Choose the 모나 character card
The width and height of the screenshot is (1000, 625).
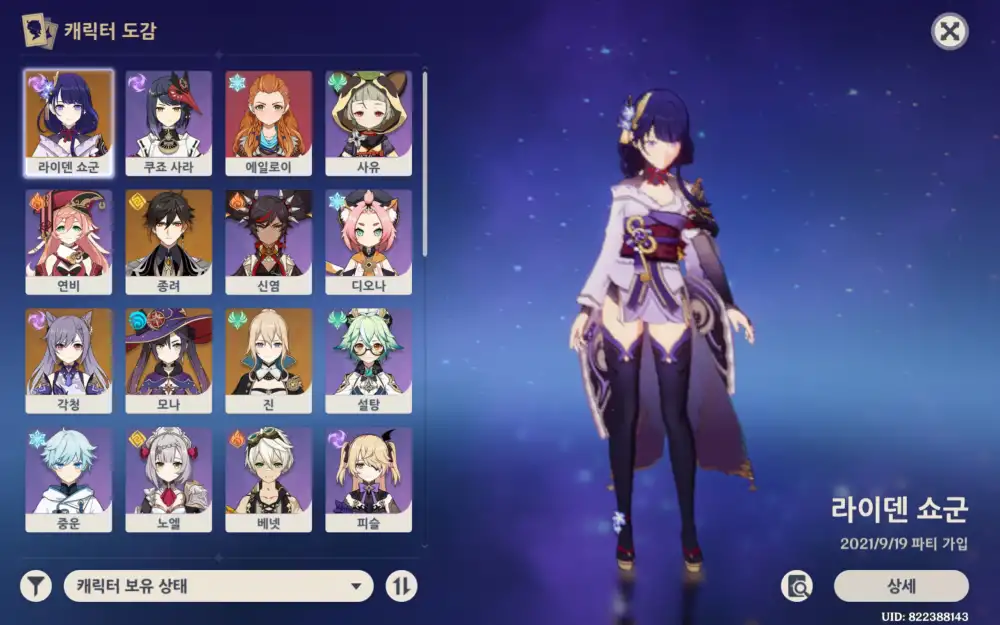pos(169,360)
